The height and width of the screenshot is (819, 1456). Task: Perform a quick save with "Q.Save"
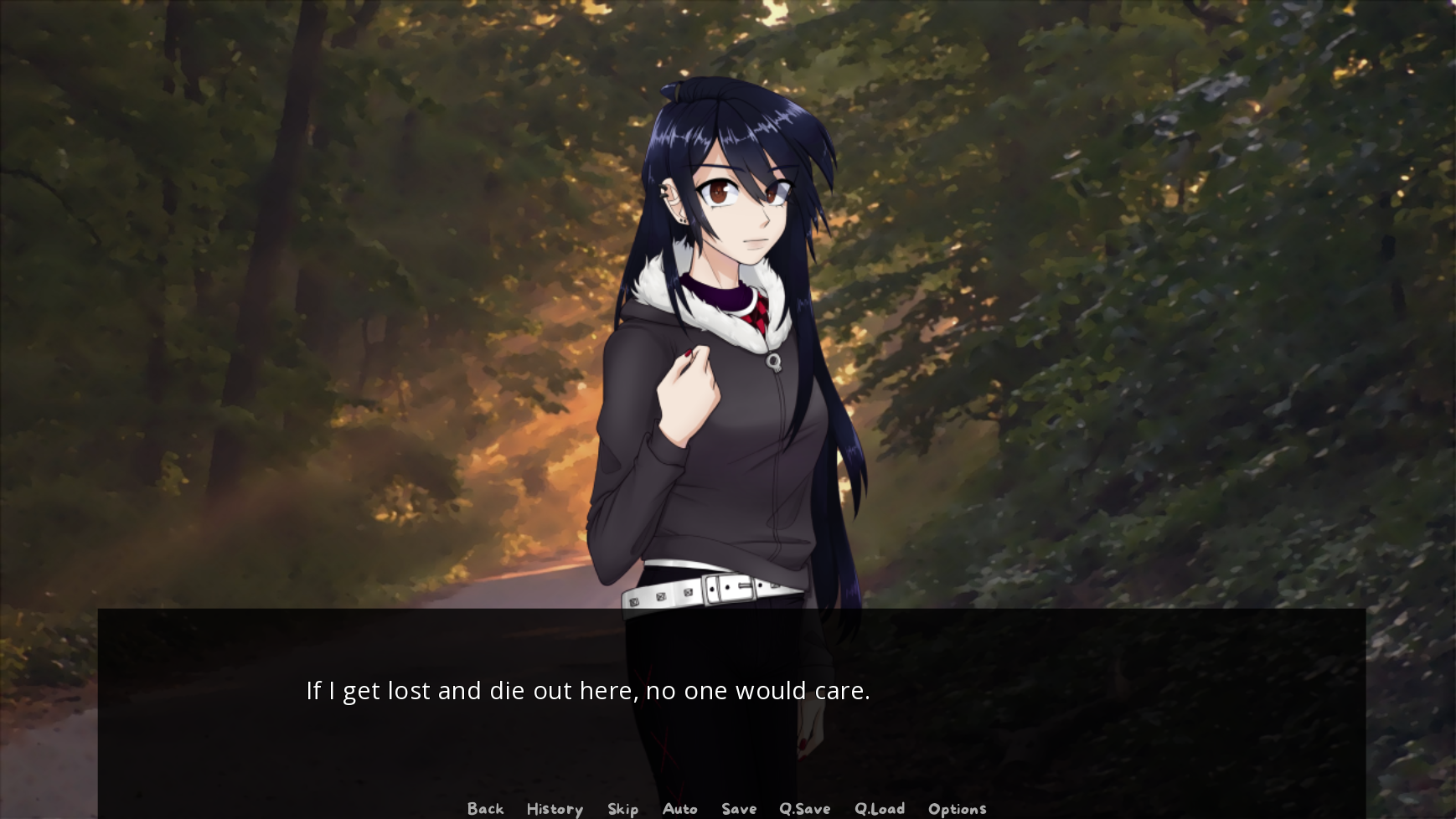[x=805, y=808]
